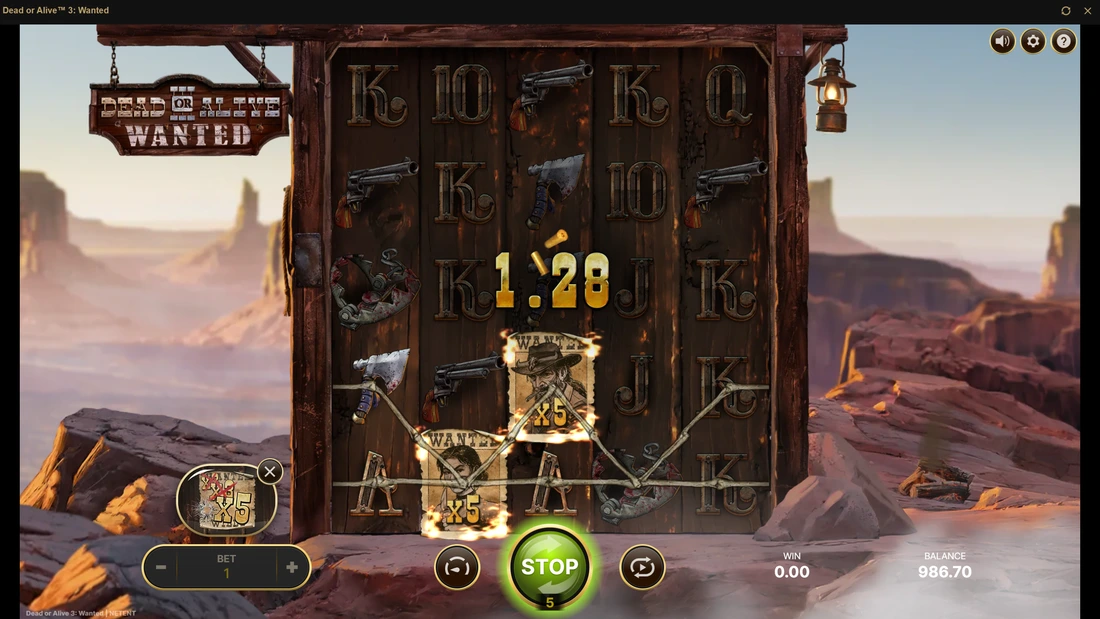
Task: Toggle the quick spin speedometer button
Action: [x=457, y=567]
